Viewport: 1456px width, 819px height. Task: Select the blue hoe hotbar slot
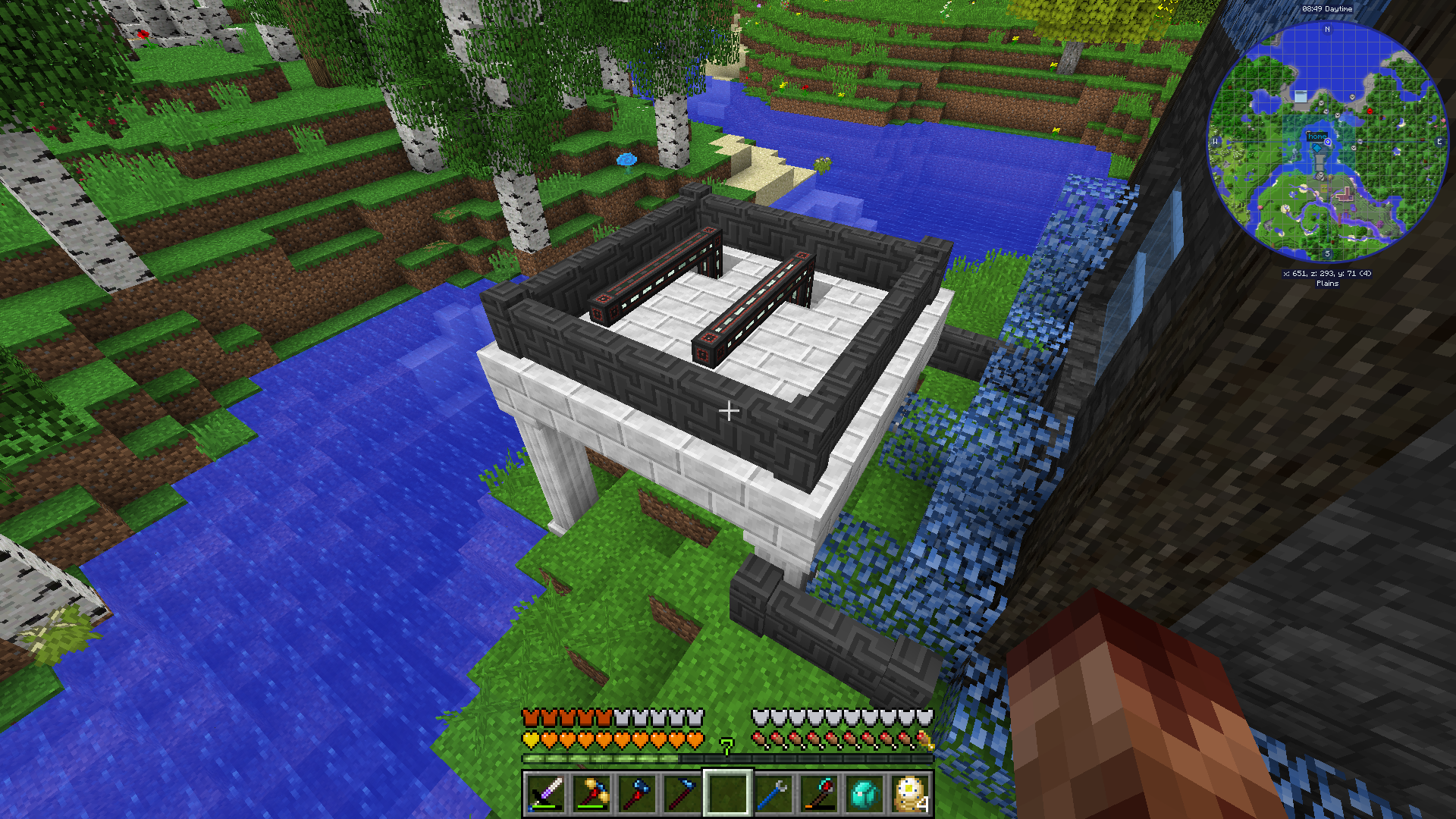(x=682, y=793)
